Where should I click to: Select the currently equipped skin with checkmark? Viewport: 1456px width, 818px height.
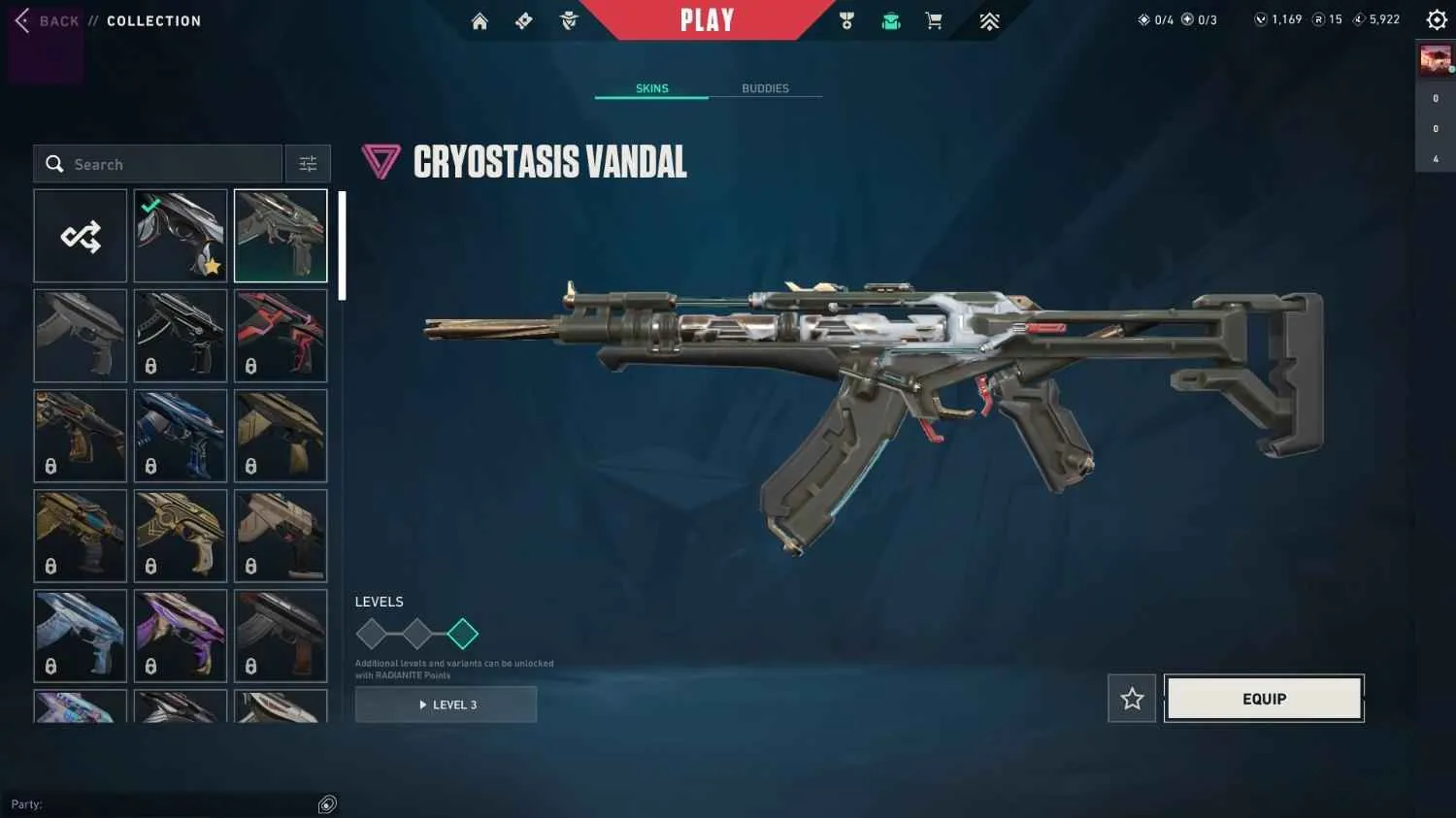tap(180, 235)
